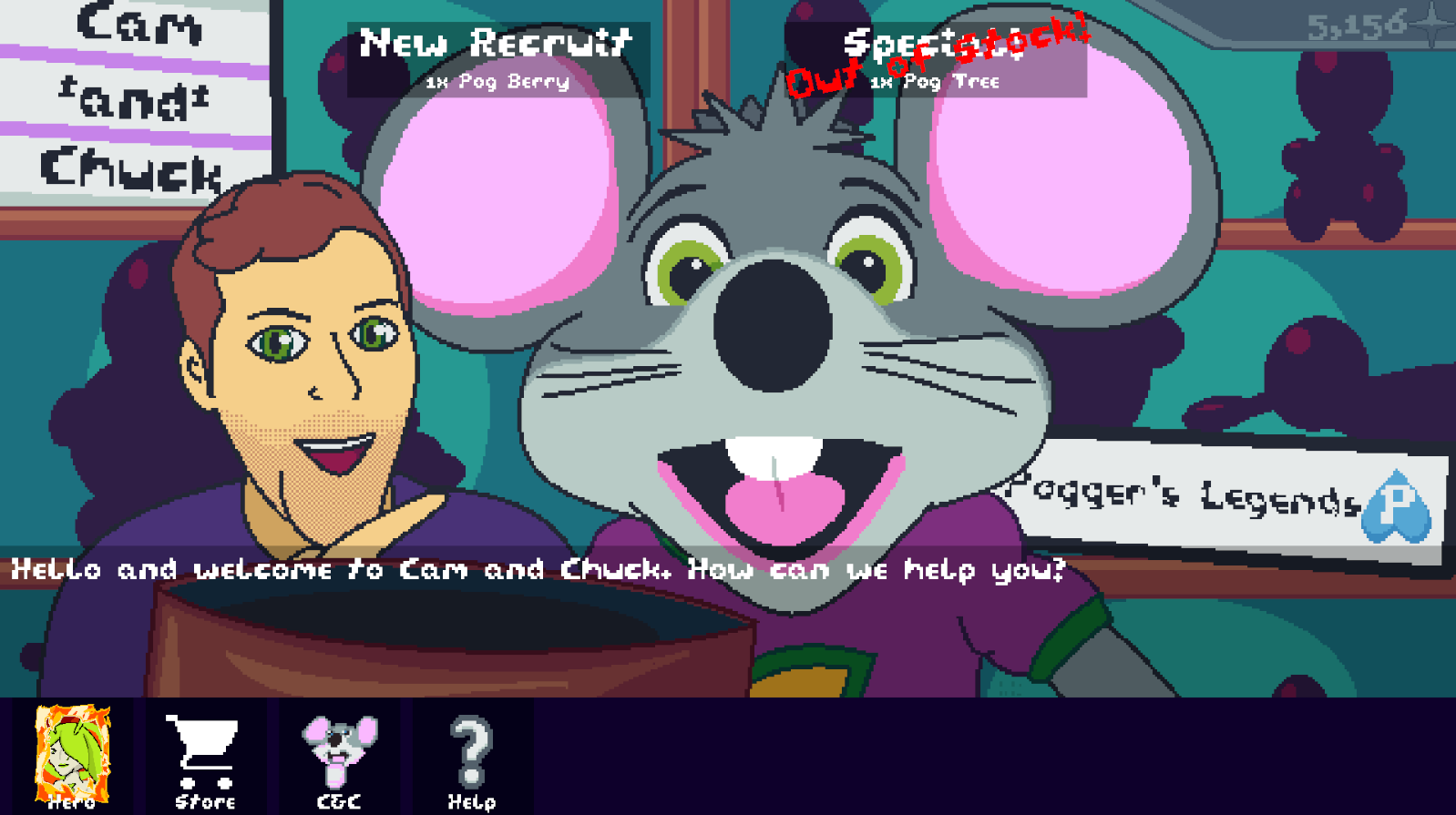Click the Store shopping cart icon
Screen dimensions: 1456x815
[x=204, y=747]
